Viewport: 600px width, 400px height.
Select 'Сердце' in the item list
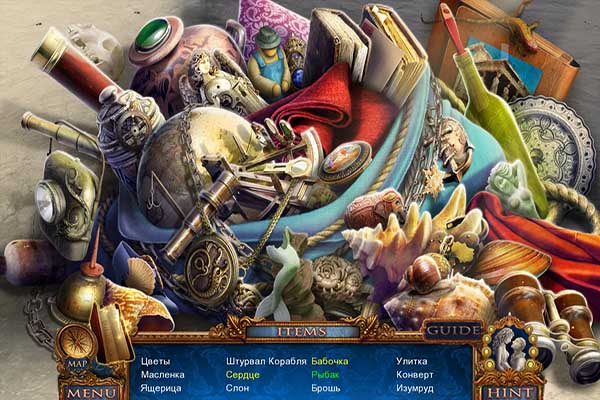tap(242, 374)
